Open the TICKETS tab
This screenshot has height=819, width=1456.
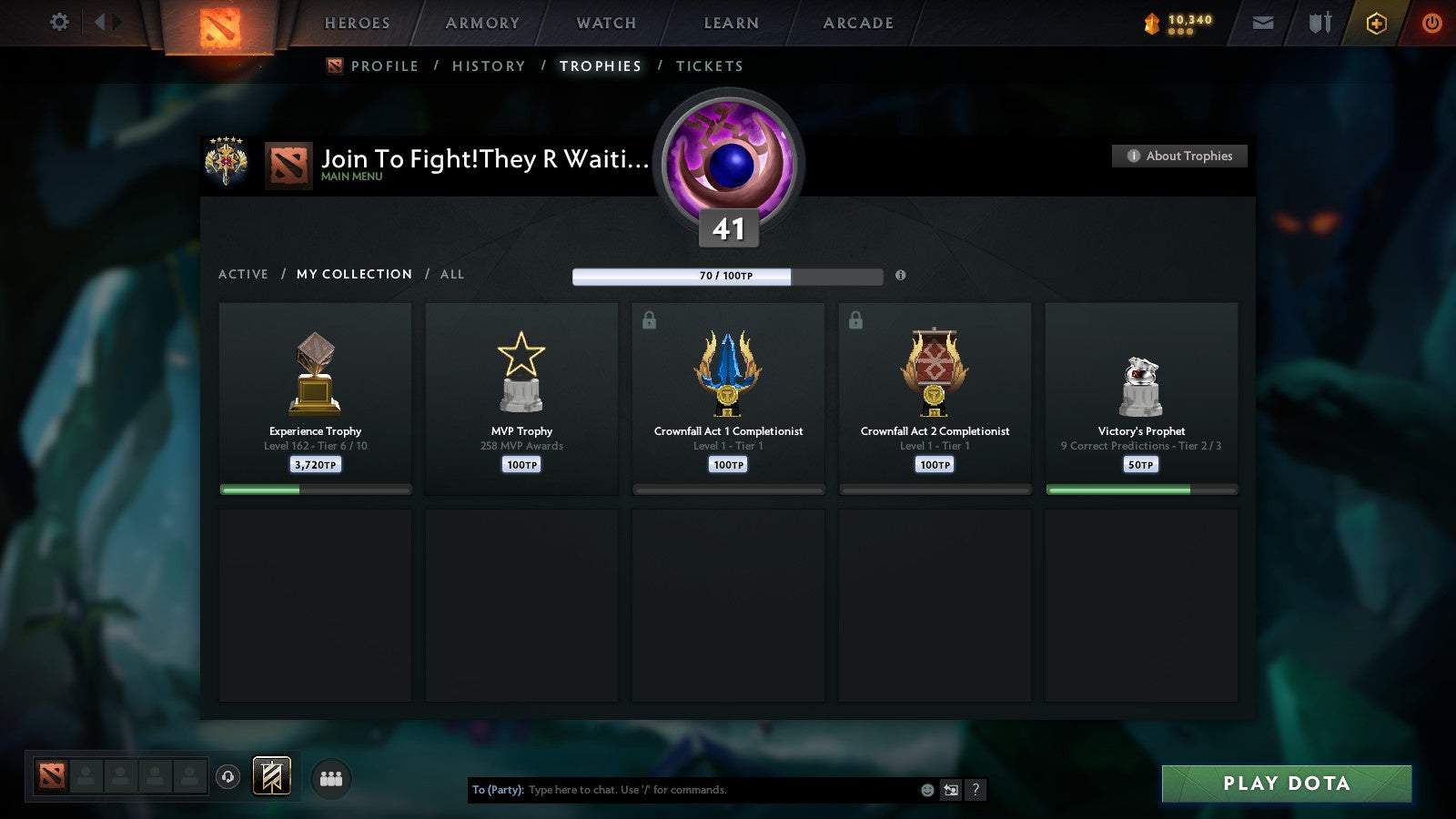tap(709, 66)
